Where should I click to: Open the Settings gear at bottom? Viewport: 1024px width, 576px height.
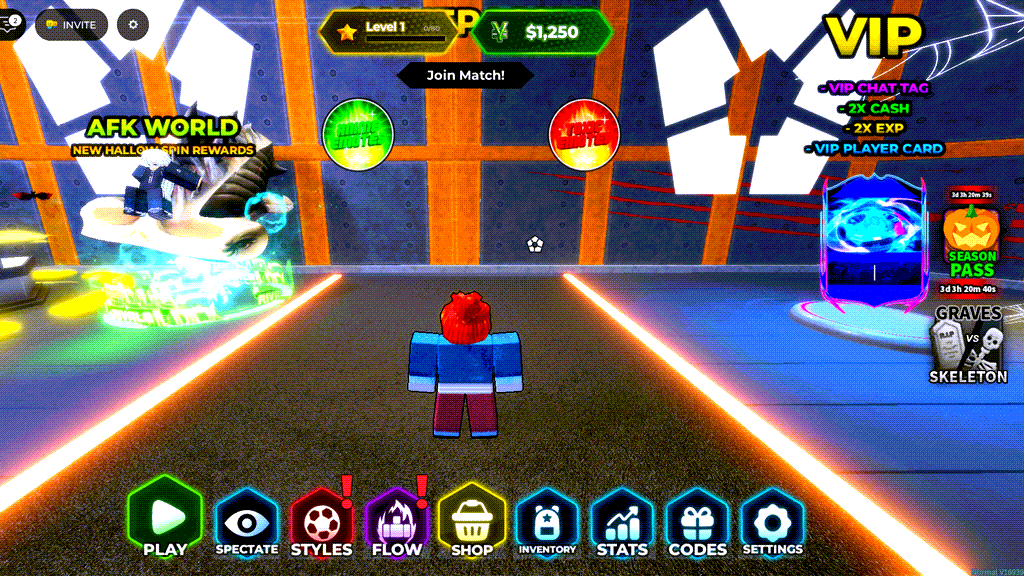[772, 522]
